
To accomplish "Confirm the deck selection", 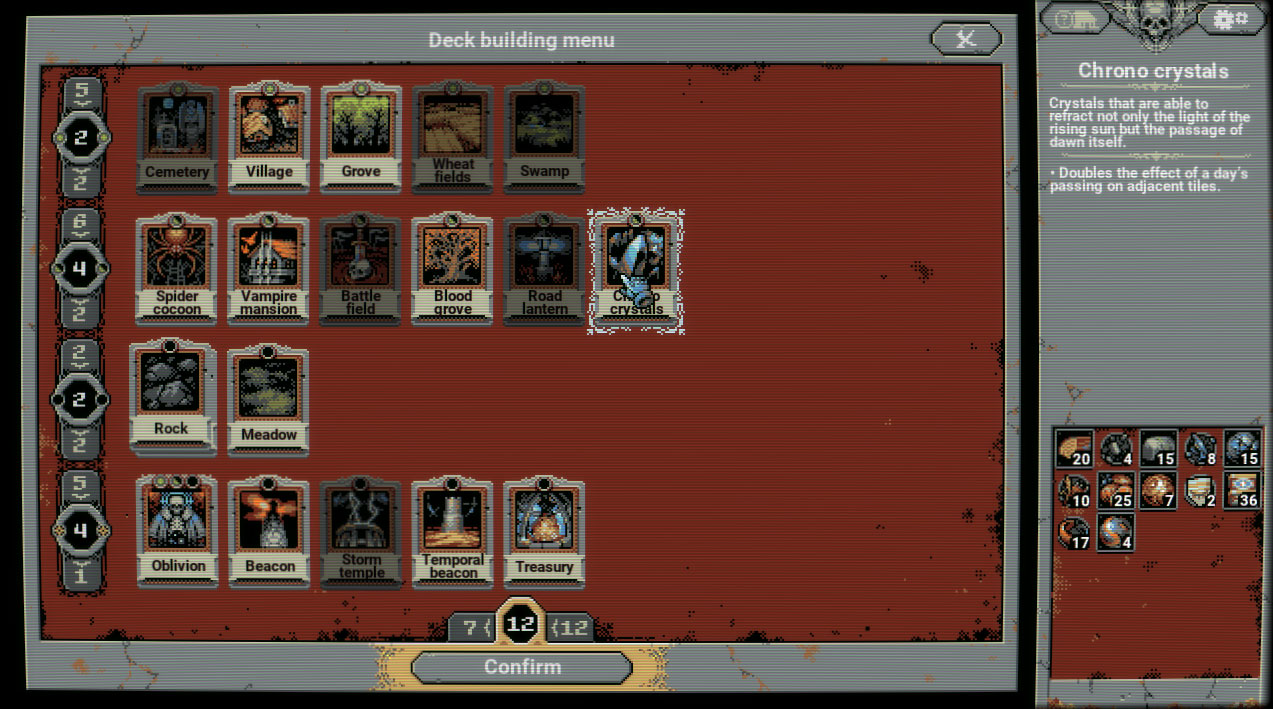I will [522, 667].
